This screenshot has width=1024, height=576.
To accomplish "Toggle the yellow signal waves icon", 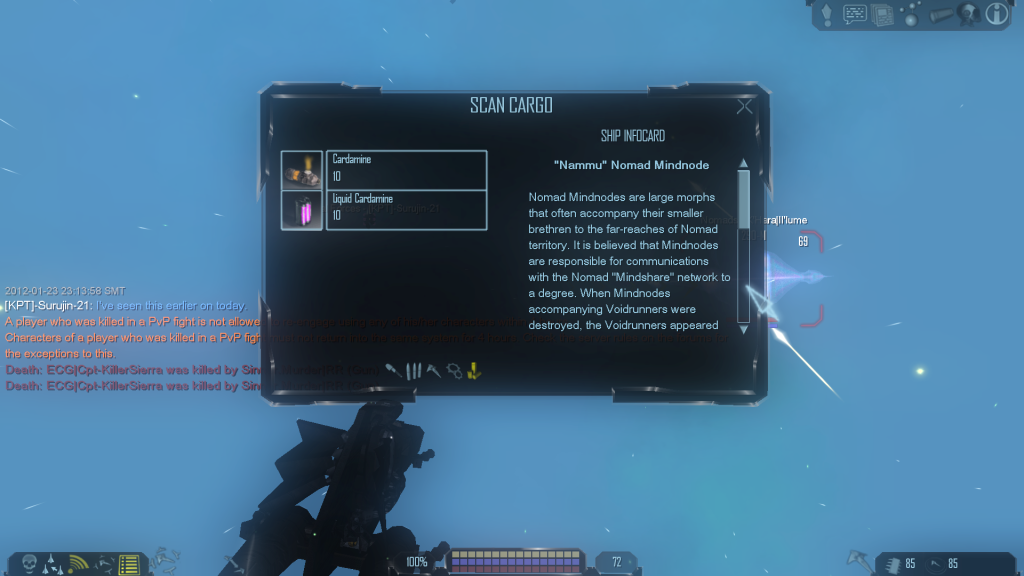I will coord(78,563).
